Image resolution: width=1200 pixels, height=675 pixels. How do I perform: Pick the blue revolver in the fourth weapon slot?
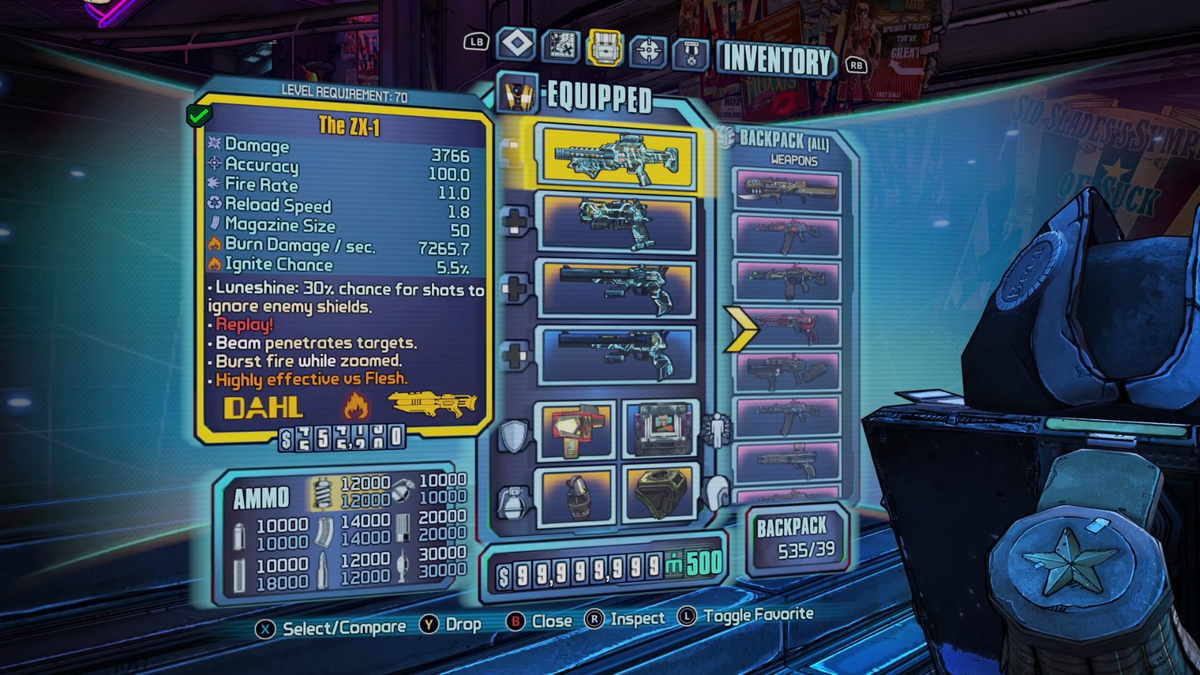615,354
